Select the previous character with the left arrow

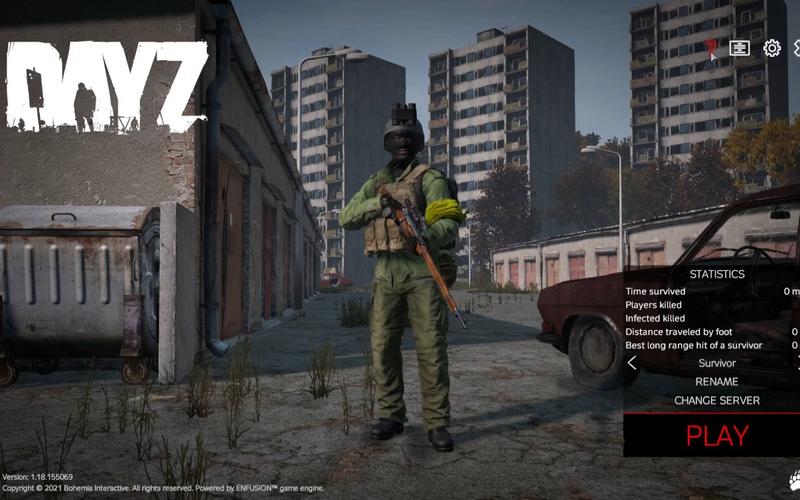632,363
